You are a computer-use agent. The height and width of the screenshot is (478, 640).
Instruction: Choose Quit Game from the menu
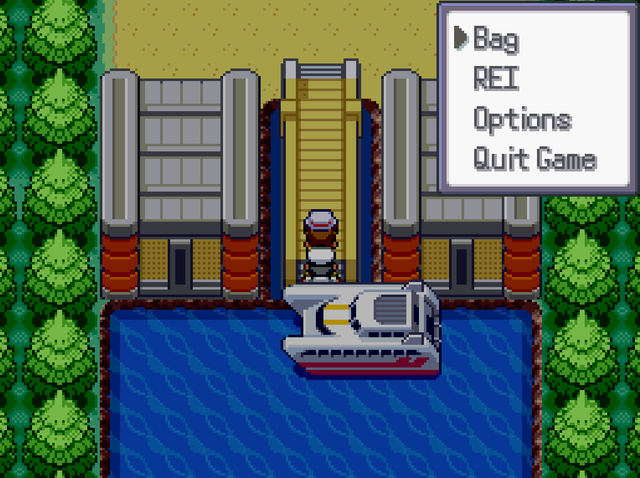534,159
